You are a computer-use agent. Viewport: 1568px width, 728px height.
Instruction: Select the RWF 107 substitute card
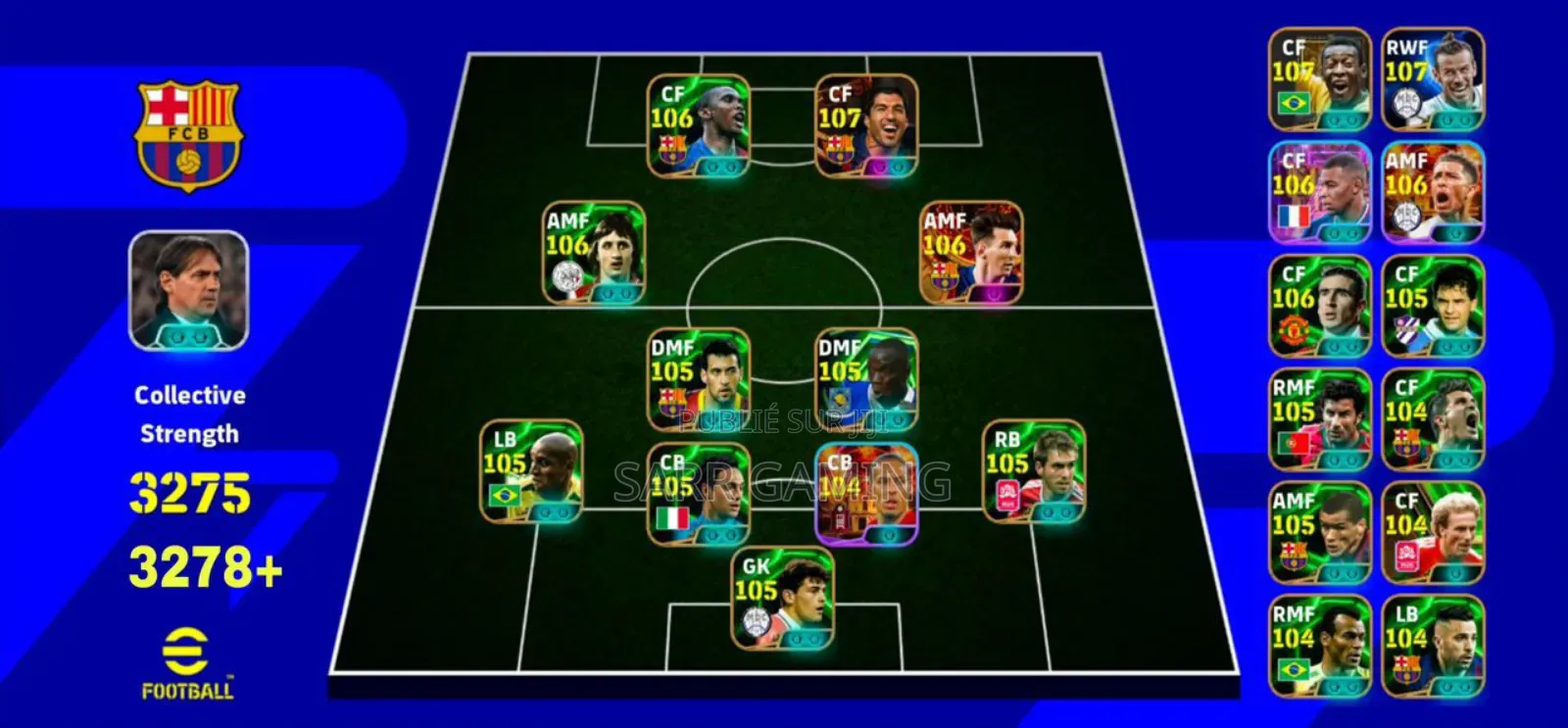(x=1433, y=80)
